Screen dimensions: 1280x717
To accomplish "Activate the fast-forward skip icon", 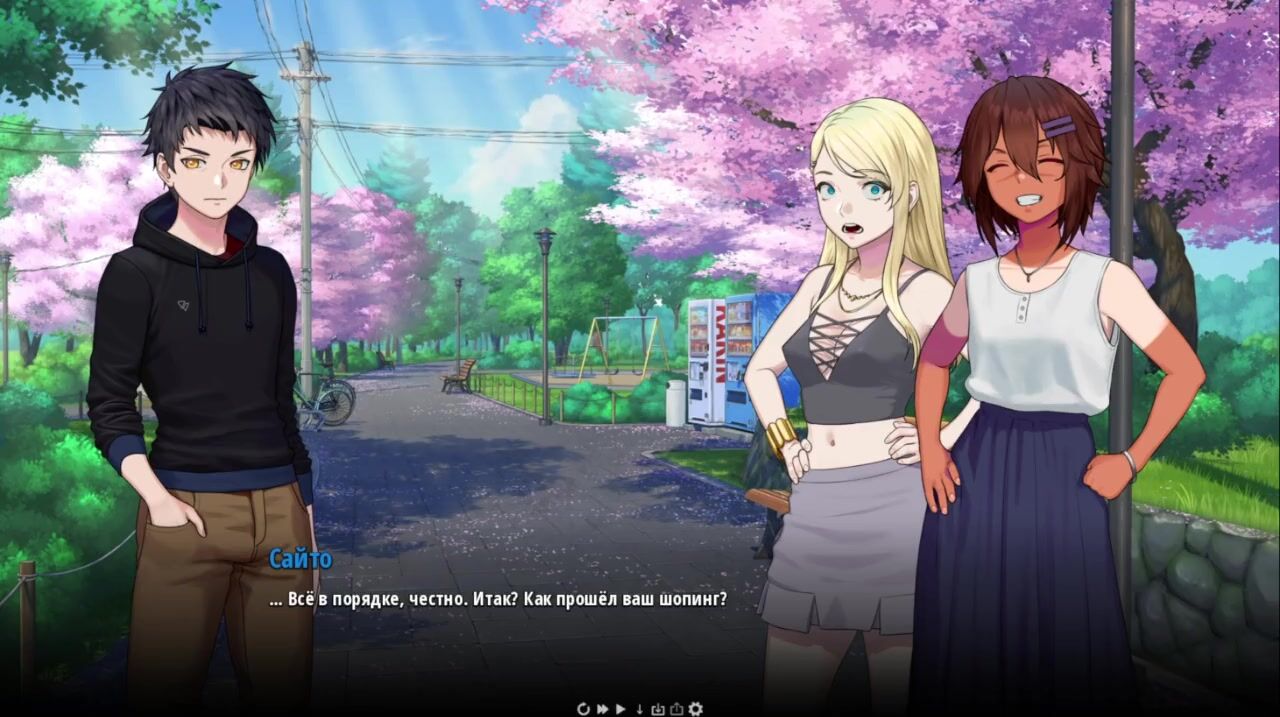I will point(603,709).
